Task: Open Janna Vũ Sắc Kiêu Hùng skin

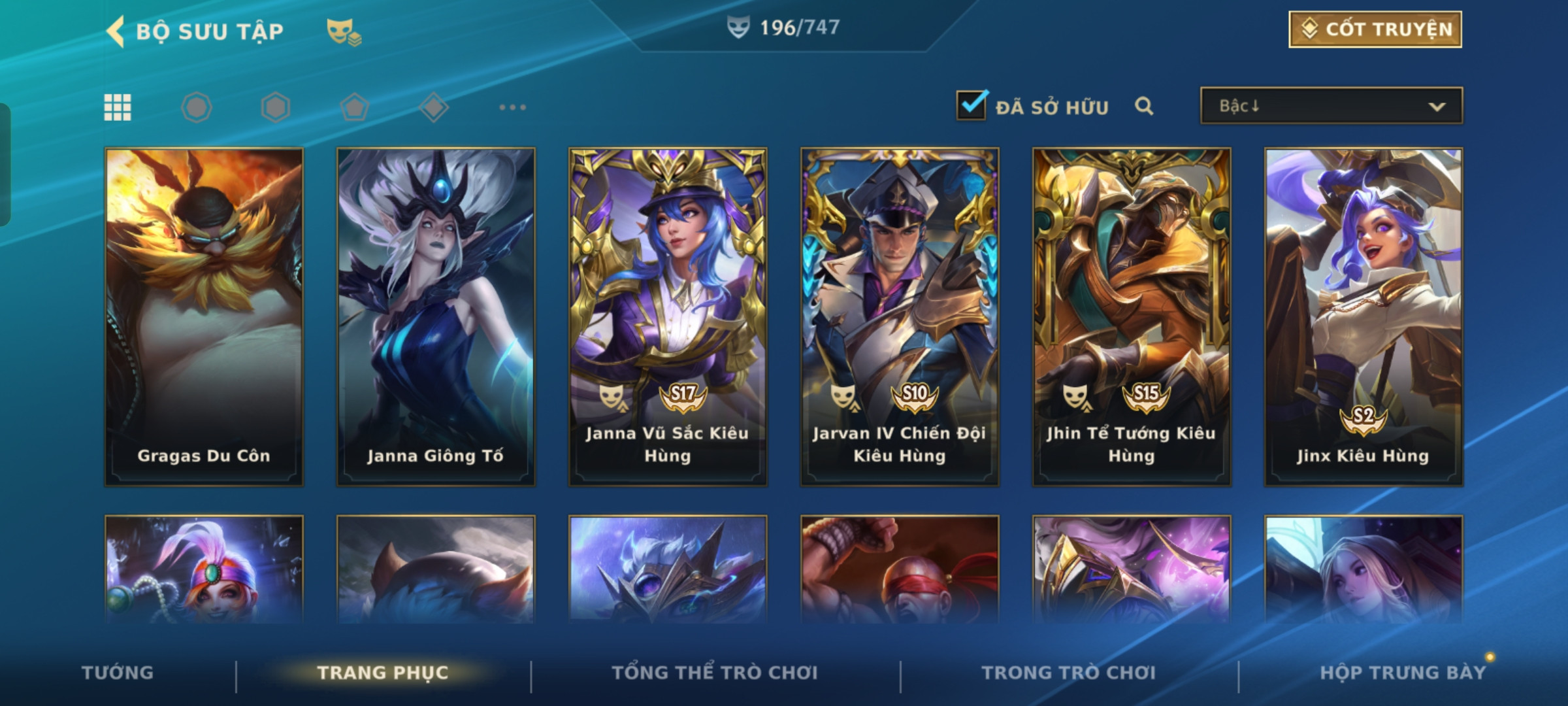Action: point(668,317)
